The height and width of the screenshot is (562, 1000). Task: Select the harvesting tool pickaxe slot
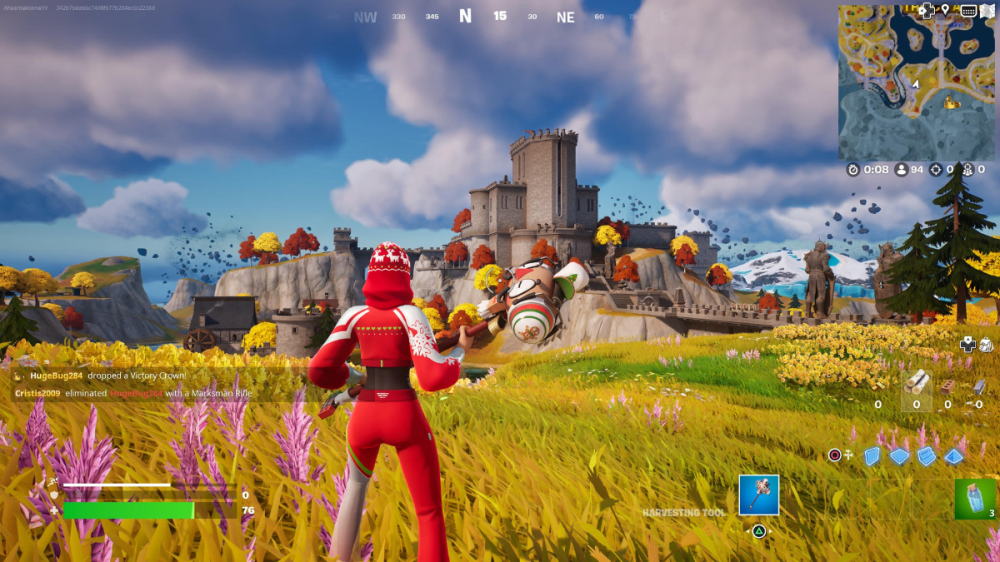[759, 495]
